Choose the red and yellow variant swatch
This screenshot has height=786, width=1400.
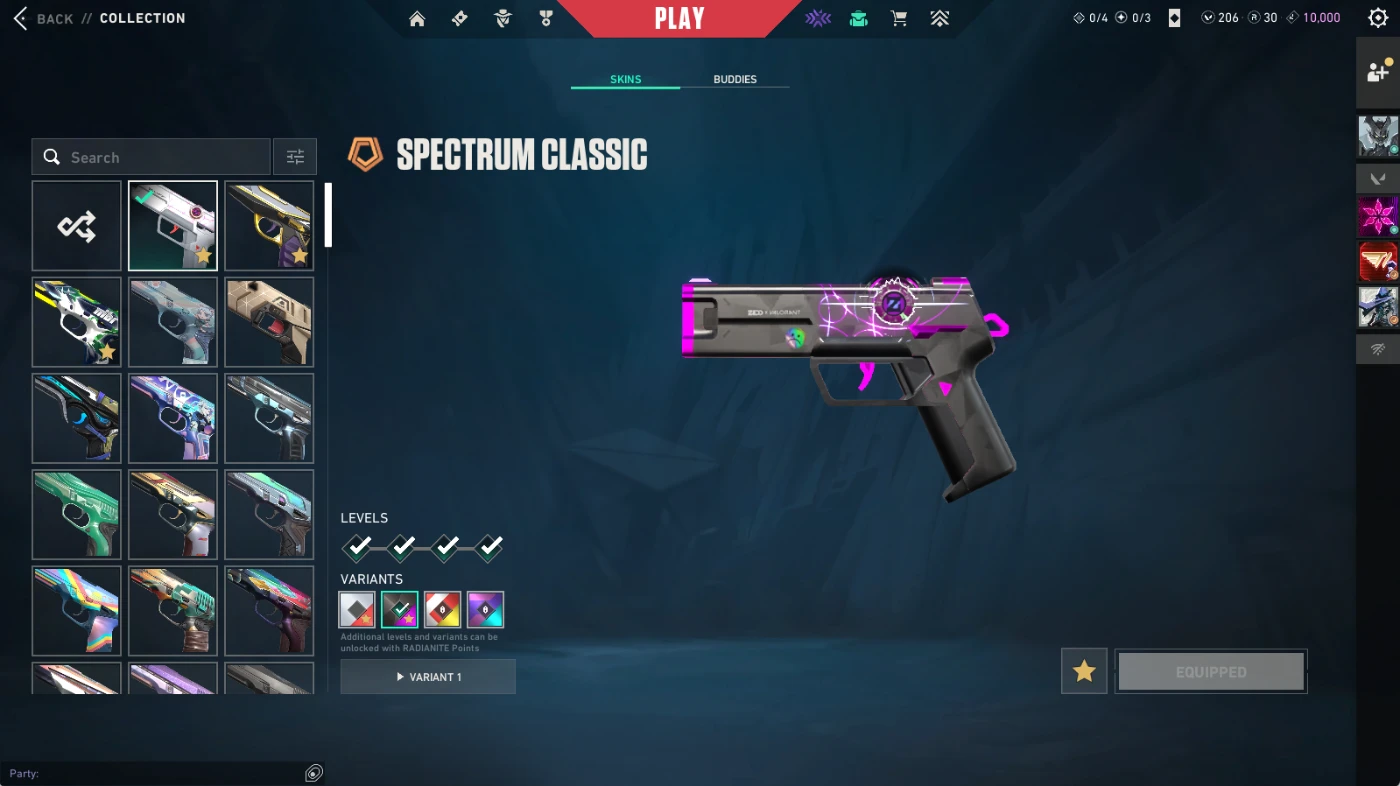coord(443,609)
